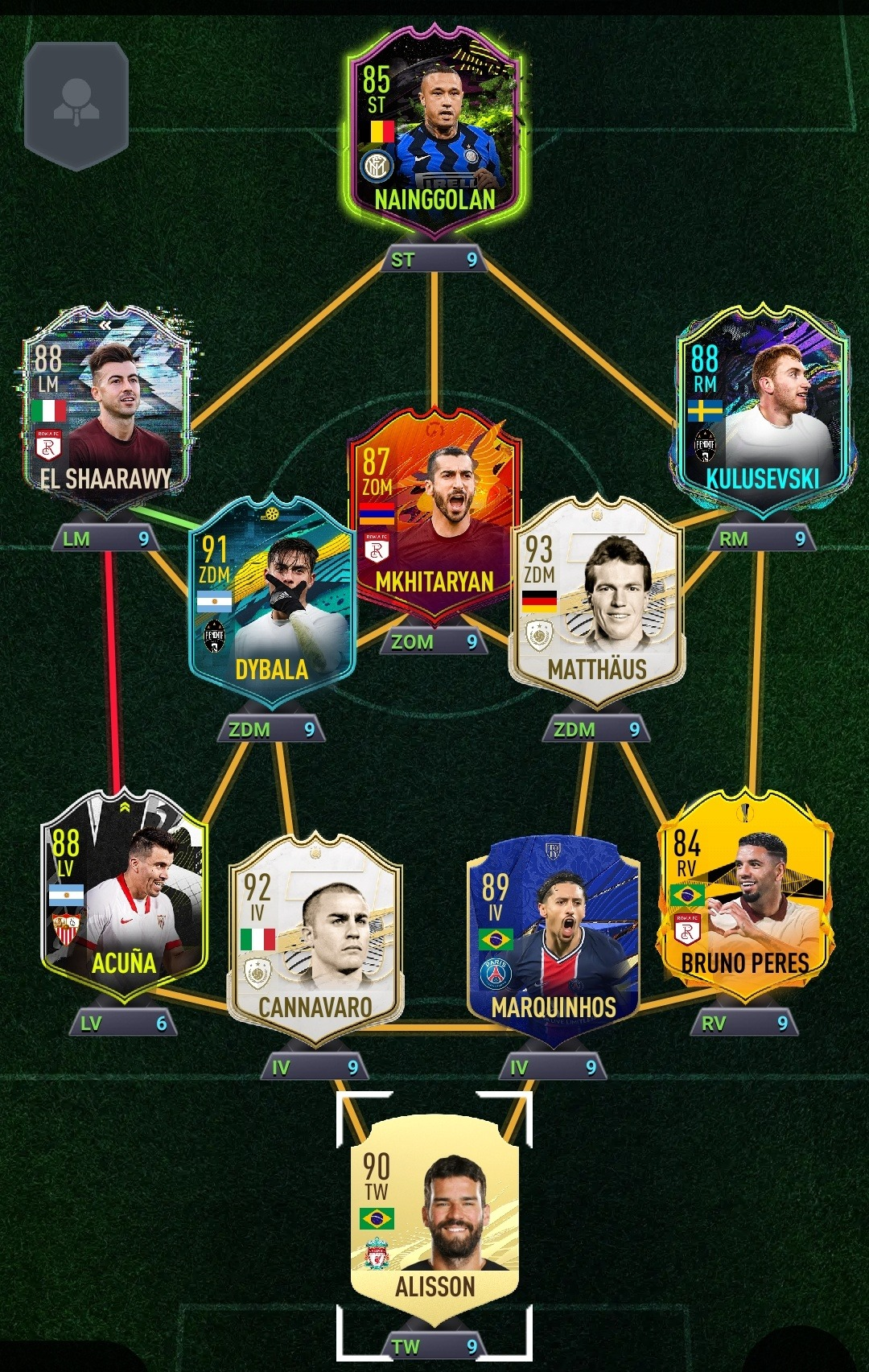
Task: Open the manager slot icon
Action: click(76, 105)
